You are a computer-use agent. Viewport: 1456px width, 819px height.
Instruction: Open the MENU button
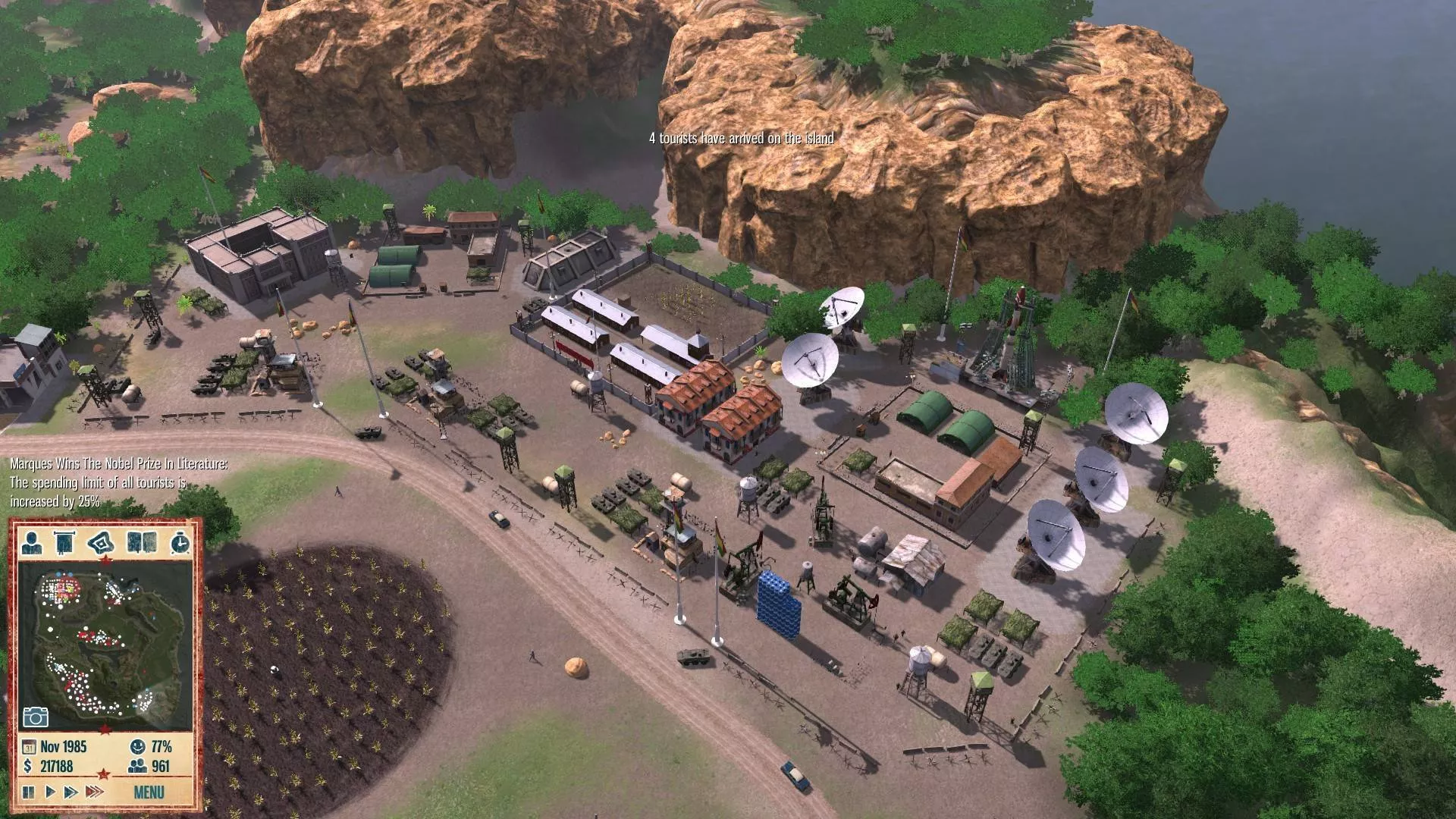click(149, 792)
